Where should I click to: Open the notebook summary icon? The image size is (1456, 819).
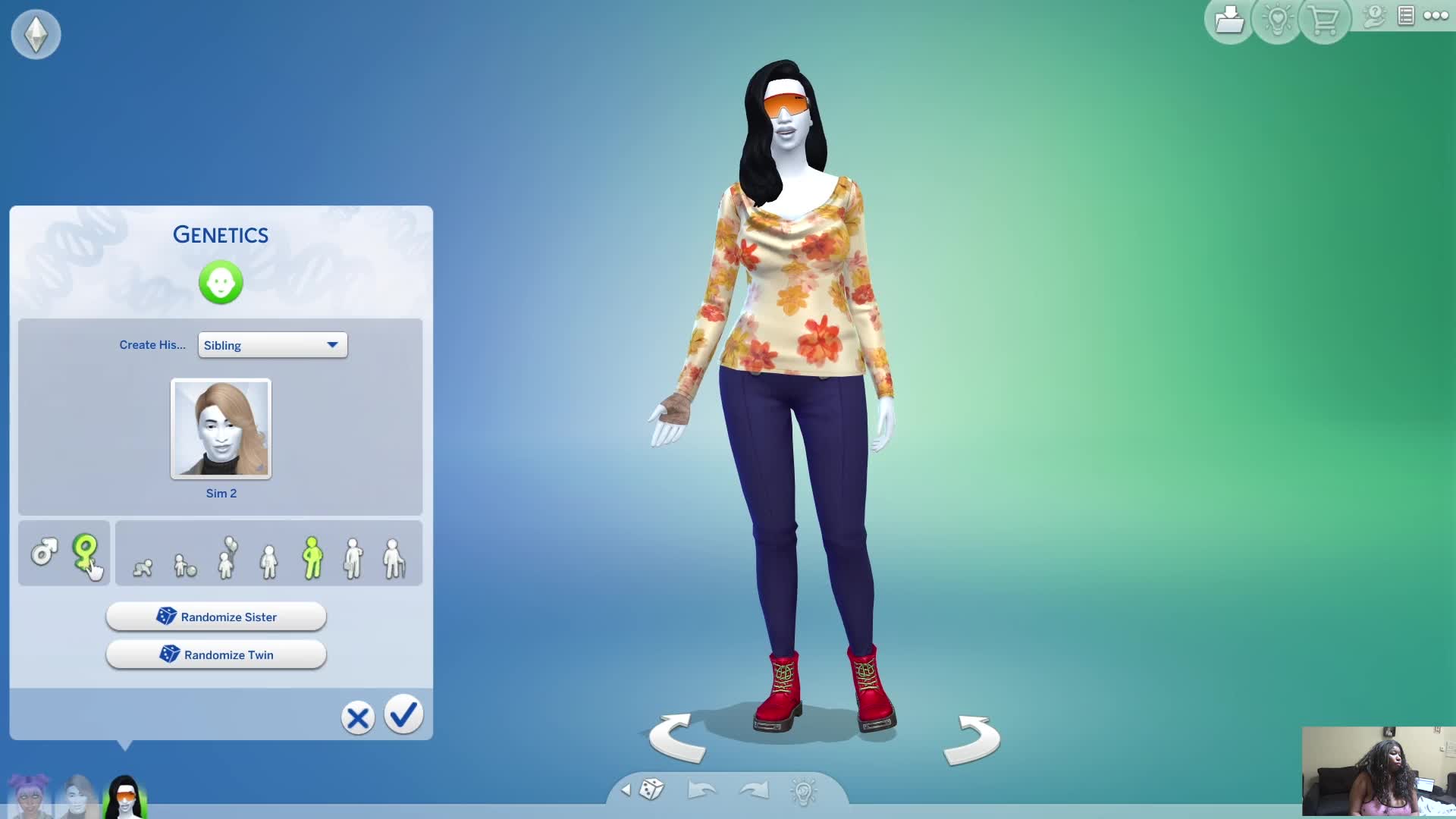pos(1406,15)
